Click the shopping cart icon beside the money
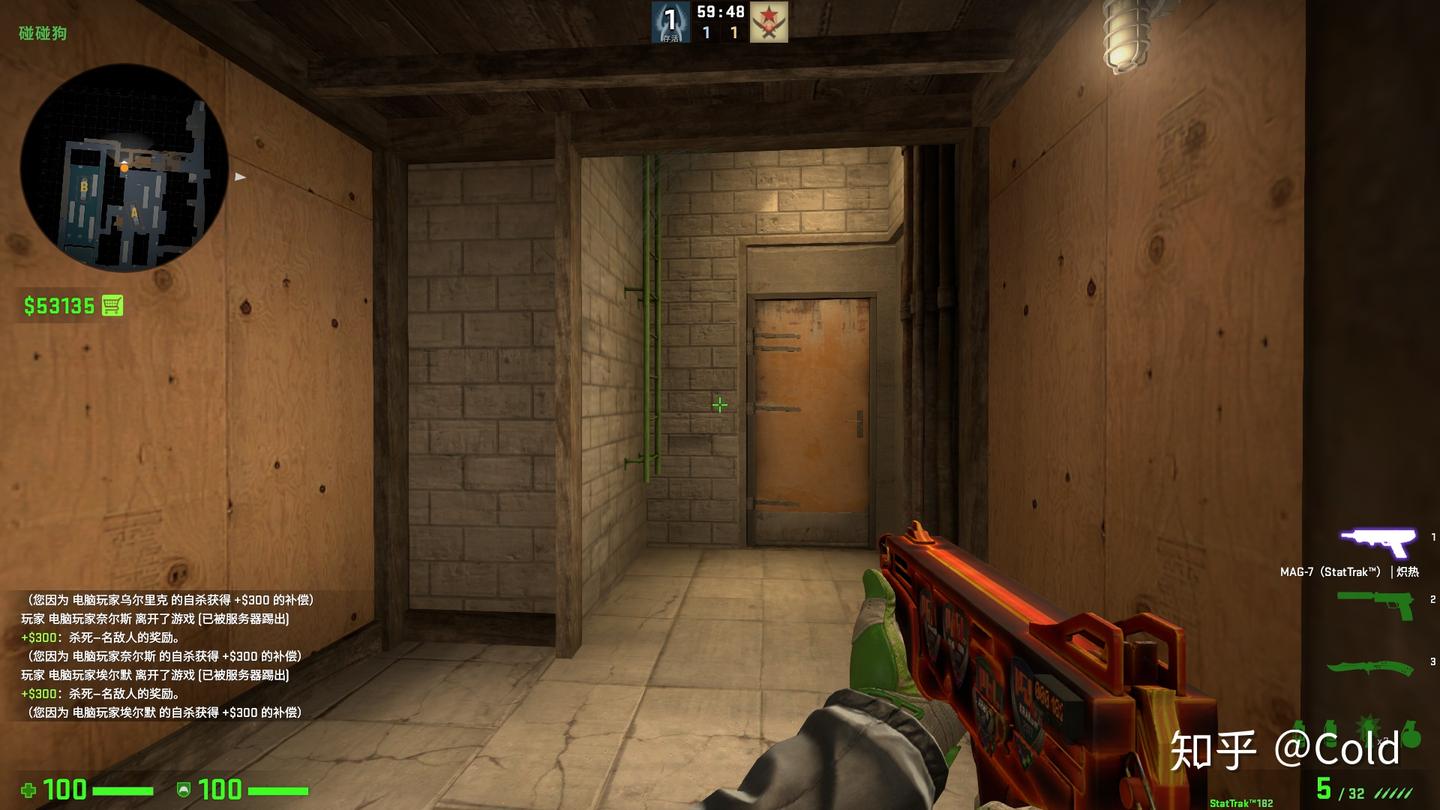 pos(110,306)
